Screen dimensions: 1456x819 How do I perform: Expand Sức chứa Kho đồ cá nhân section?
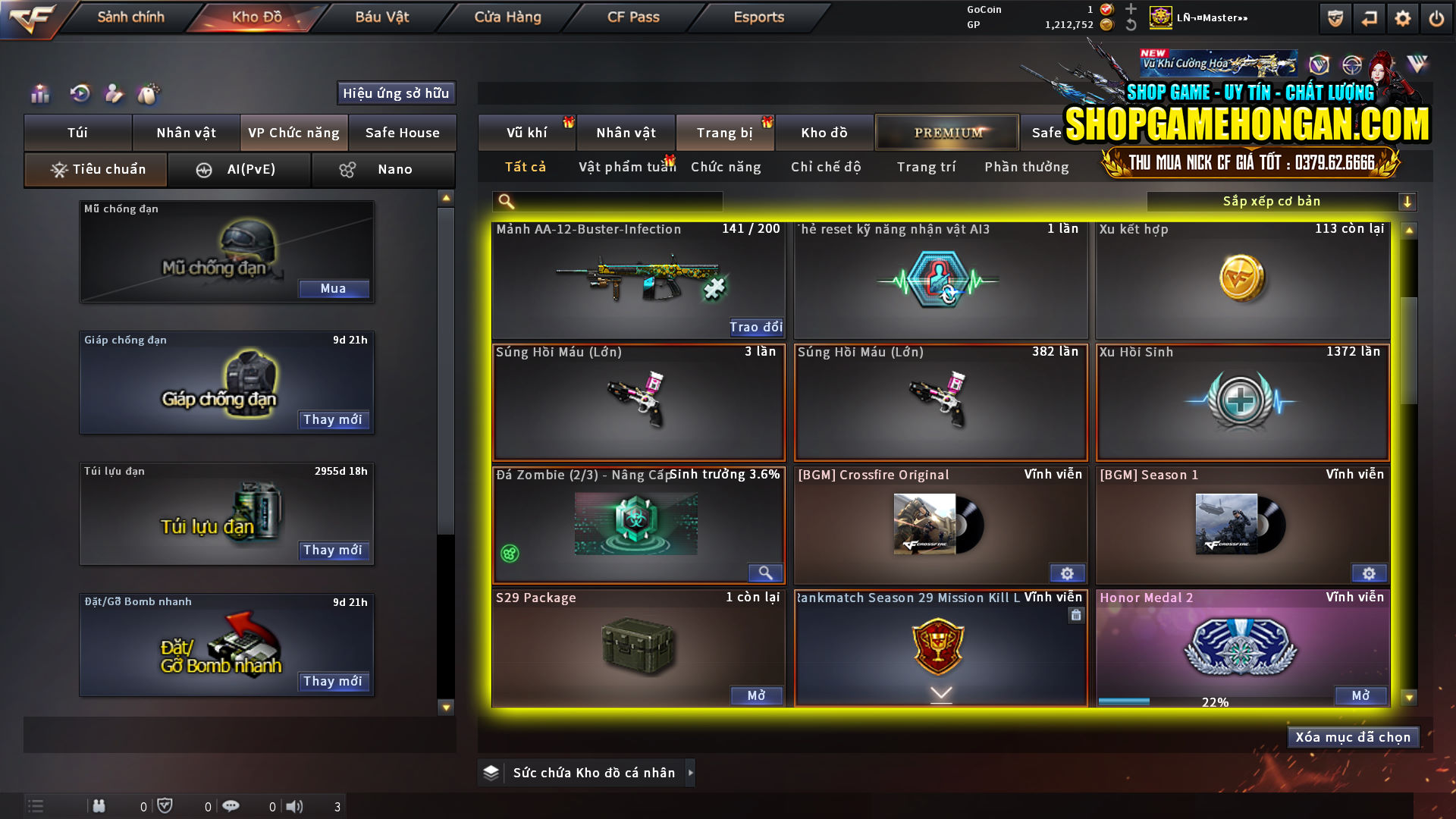[586, 772]
